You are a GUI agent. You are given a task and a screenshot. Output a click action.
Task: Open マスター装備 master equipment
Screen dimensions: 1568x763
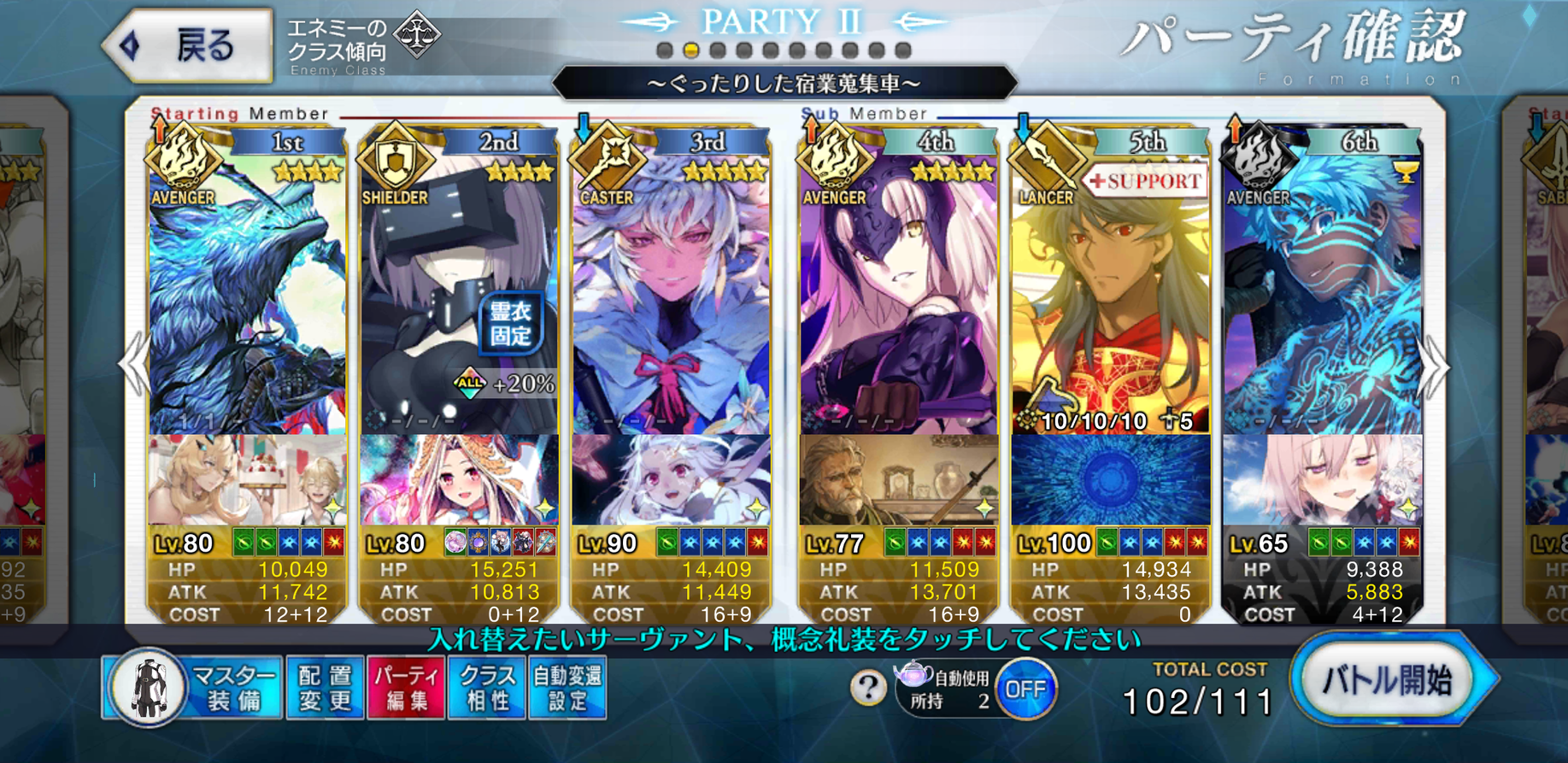(x=195, y=688)
